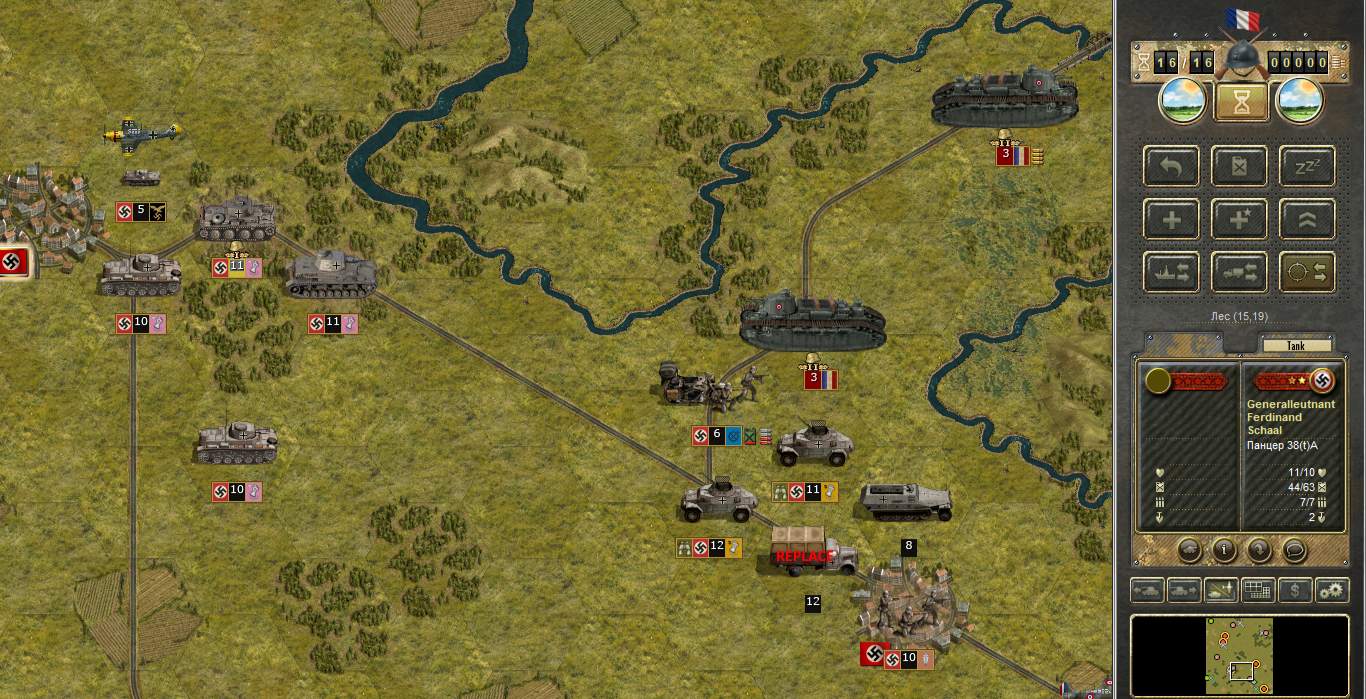Select the previous unit button
Image resolution: width=1366 pixels, height=699 pixels.
tap(1146, 590)
